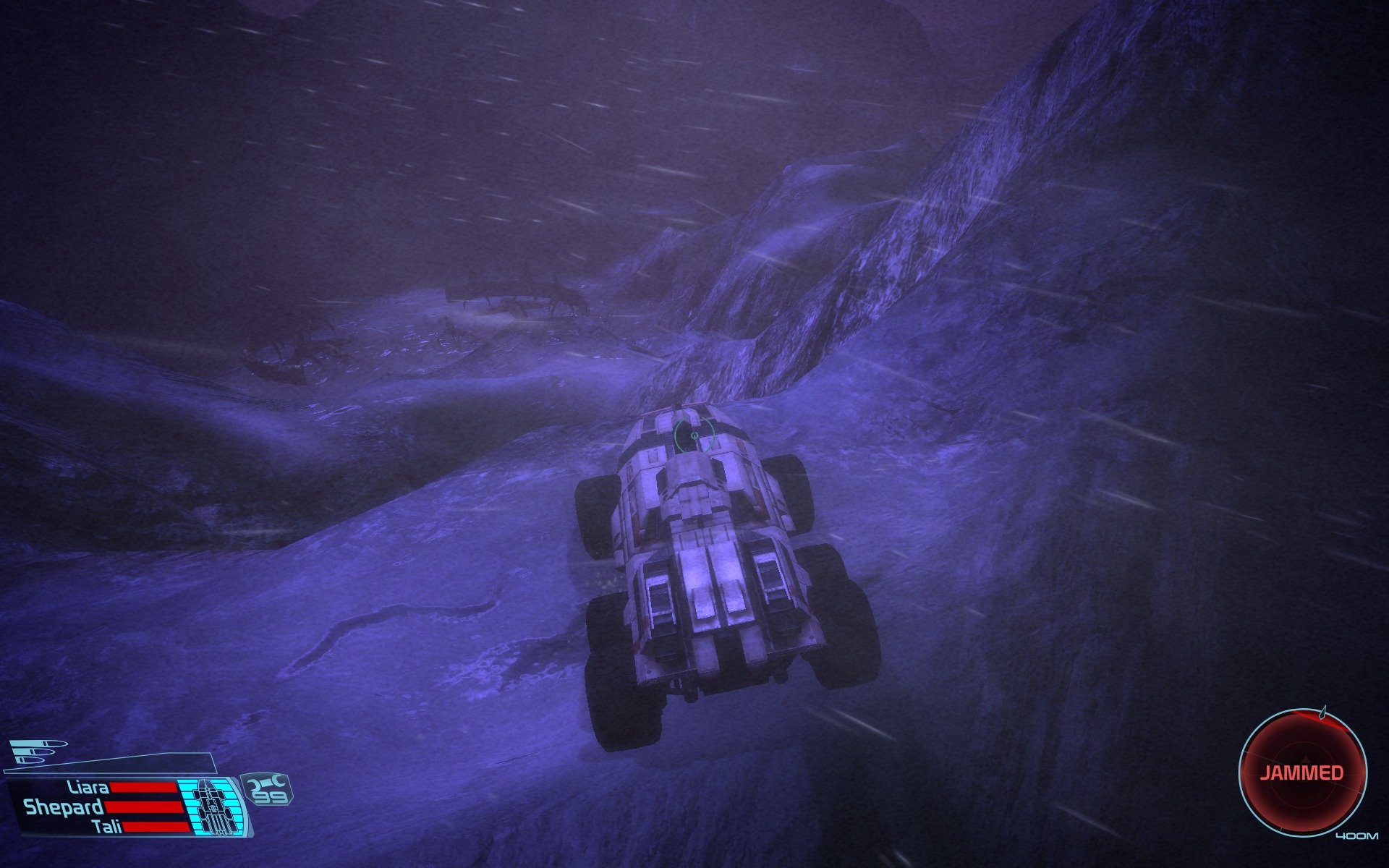Image resolution: width=1389 pixels, height=868 pixels.
Task: Select squad member Liara
Action: pos(88,787)
